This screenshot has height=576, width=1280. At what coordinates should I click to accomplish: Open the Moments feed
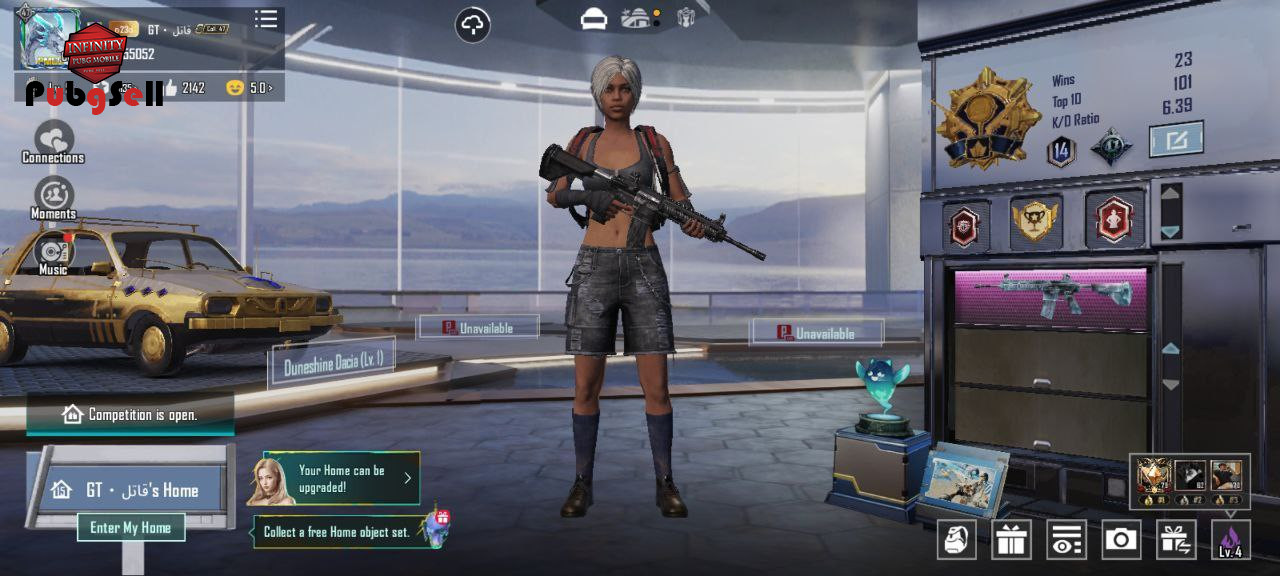click(x=54, y=197)
